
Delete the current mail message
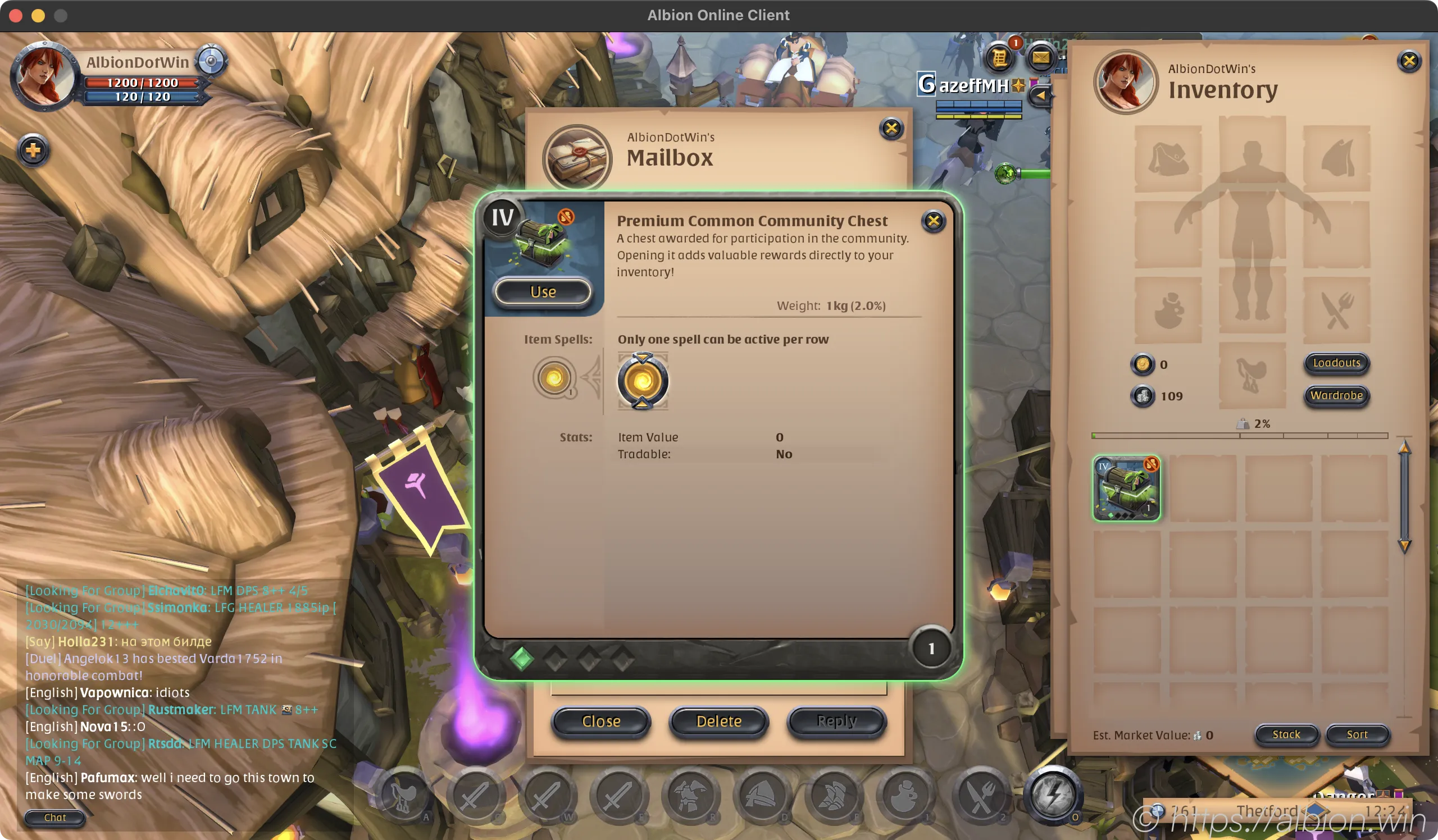[x=718, y=722]
